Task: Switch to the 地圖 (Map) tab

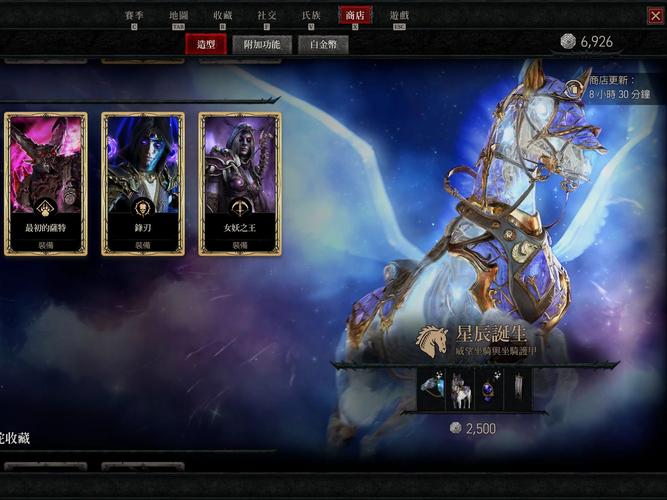Action: 178,16
